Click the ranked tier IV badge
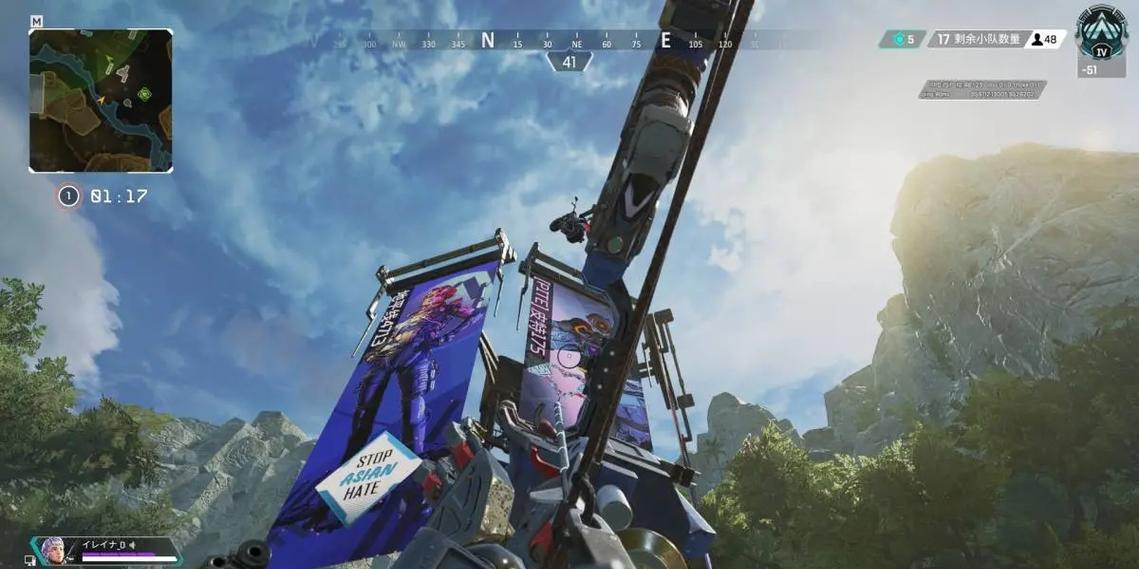Screen dimensions: 1139x569 1101,36
